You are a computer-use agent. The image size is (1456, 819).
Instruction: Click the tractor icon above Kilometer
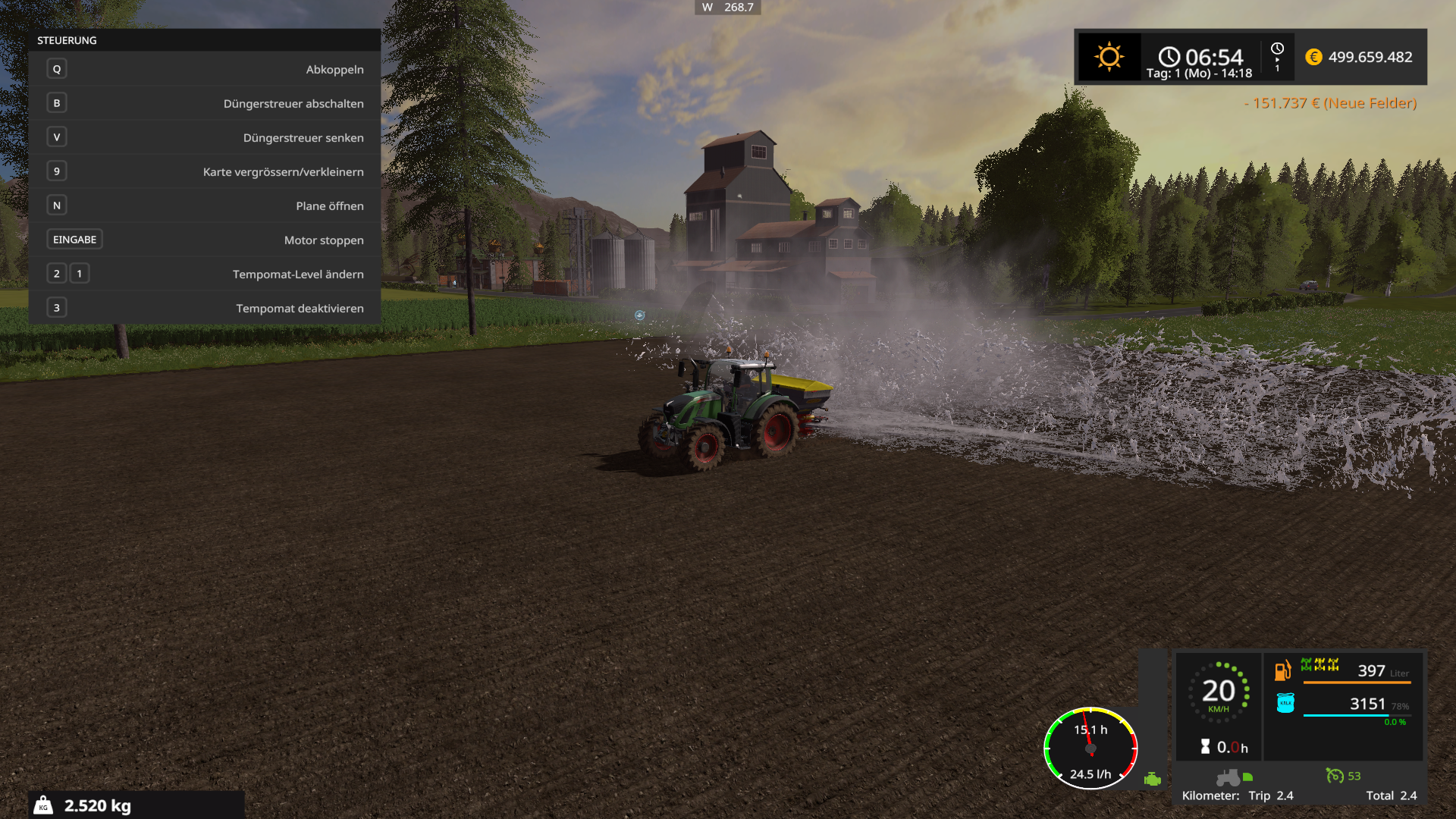click(x=1228, y=777)
